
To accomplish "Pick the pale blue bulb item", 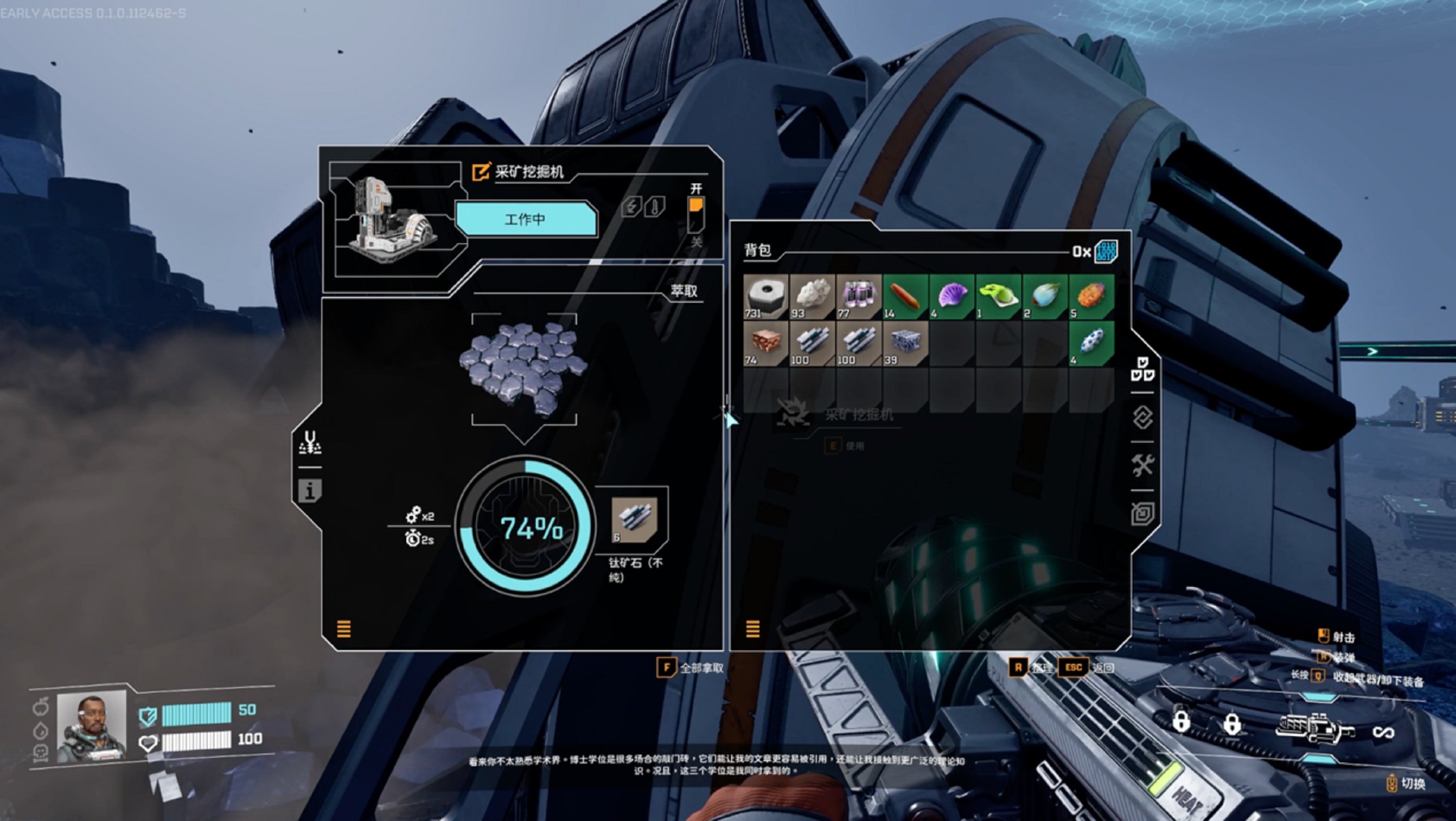I will 1045,296.
